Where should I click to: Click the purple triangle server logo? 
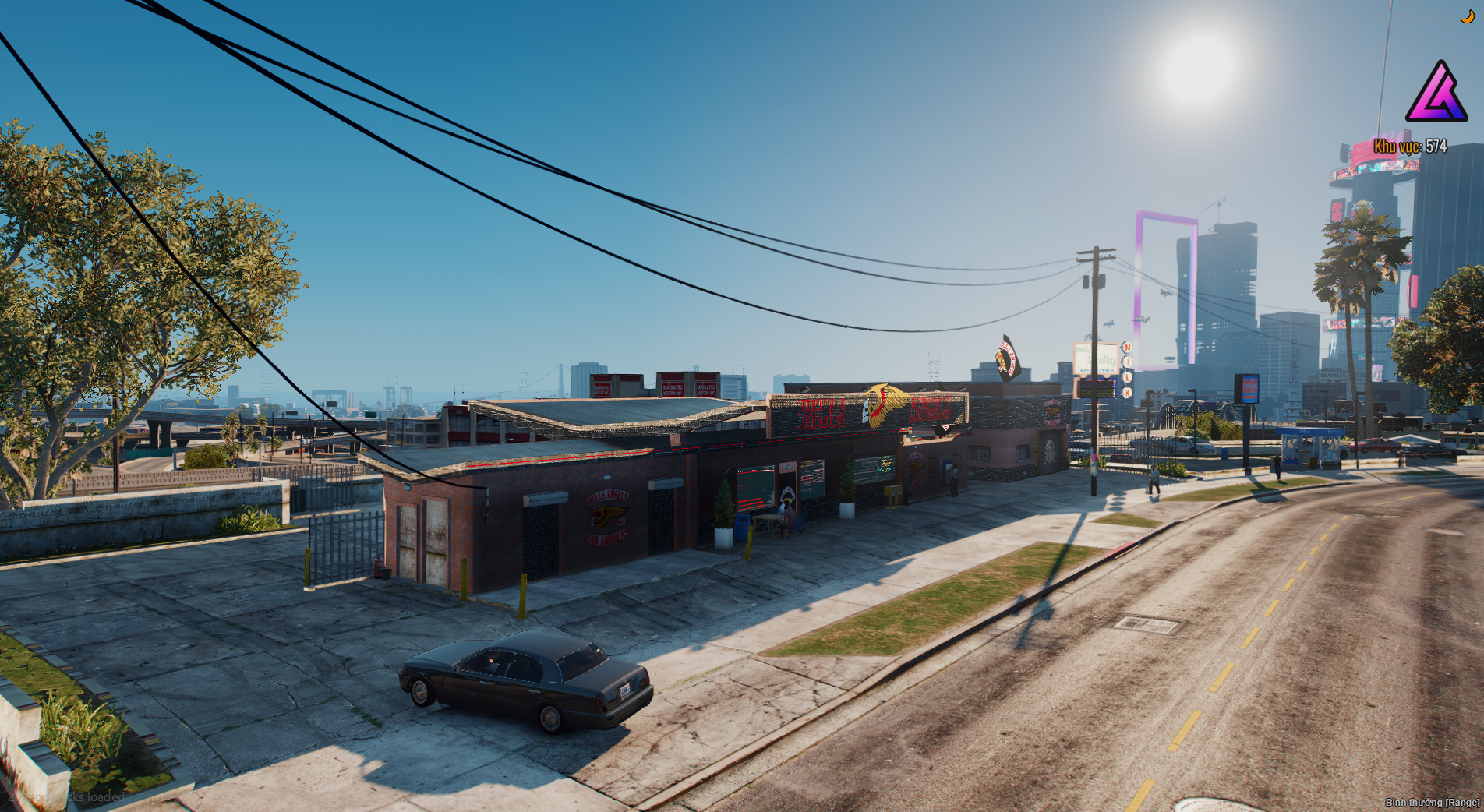click(x=1436, y=94)
